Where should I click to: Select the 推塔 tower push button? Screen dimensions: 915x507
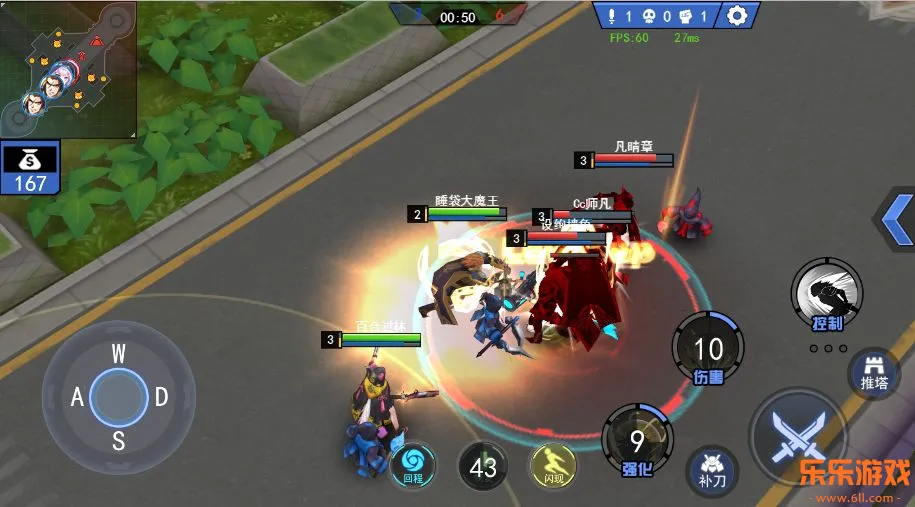(x=874, y=375)
